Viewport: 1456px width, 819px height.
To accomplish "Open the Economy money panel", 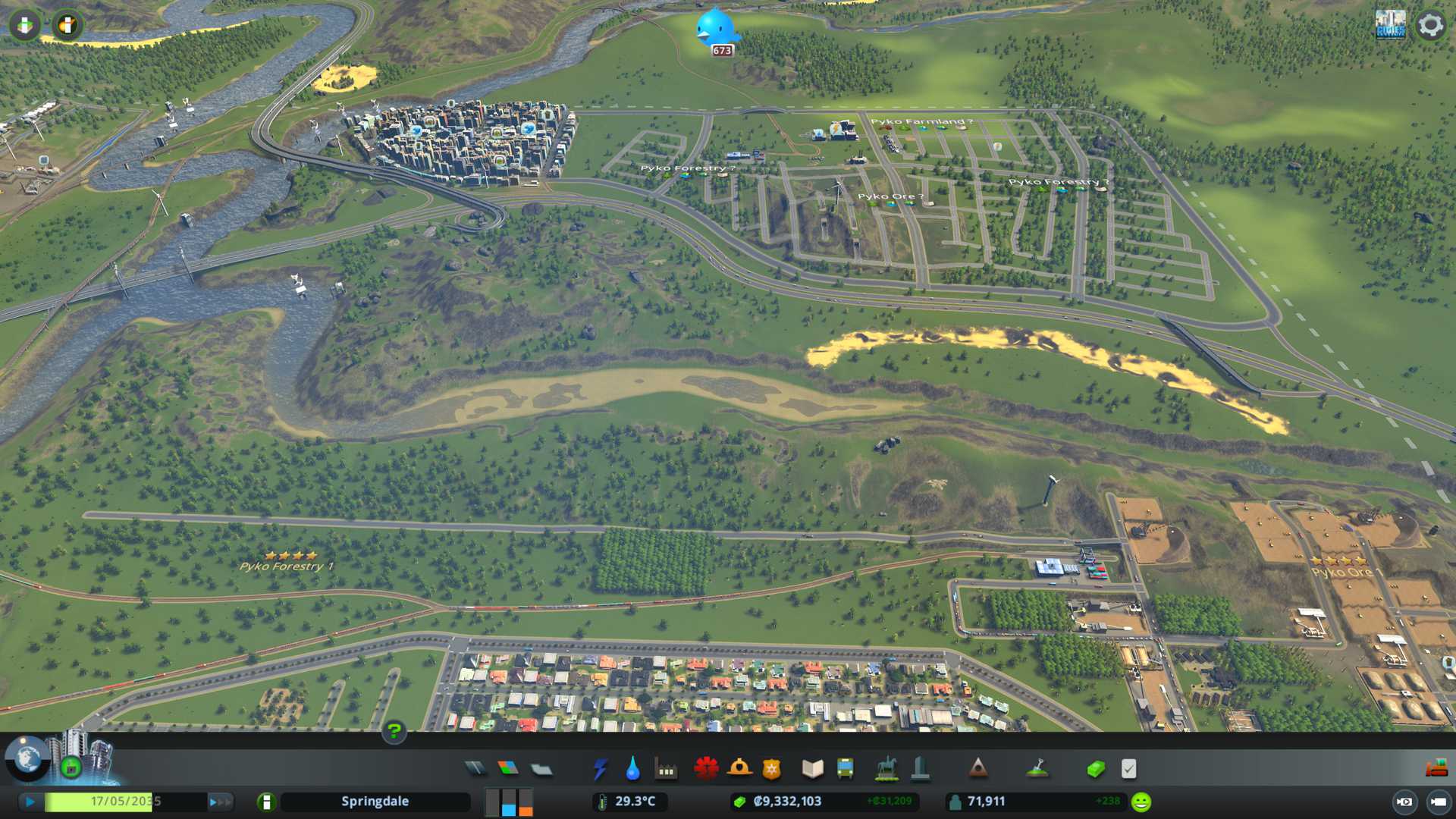I will click(x=1096, y=769).
